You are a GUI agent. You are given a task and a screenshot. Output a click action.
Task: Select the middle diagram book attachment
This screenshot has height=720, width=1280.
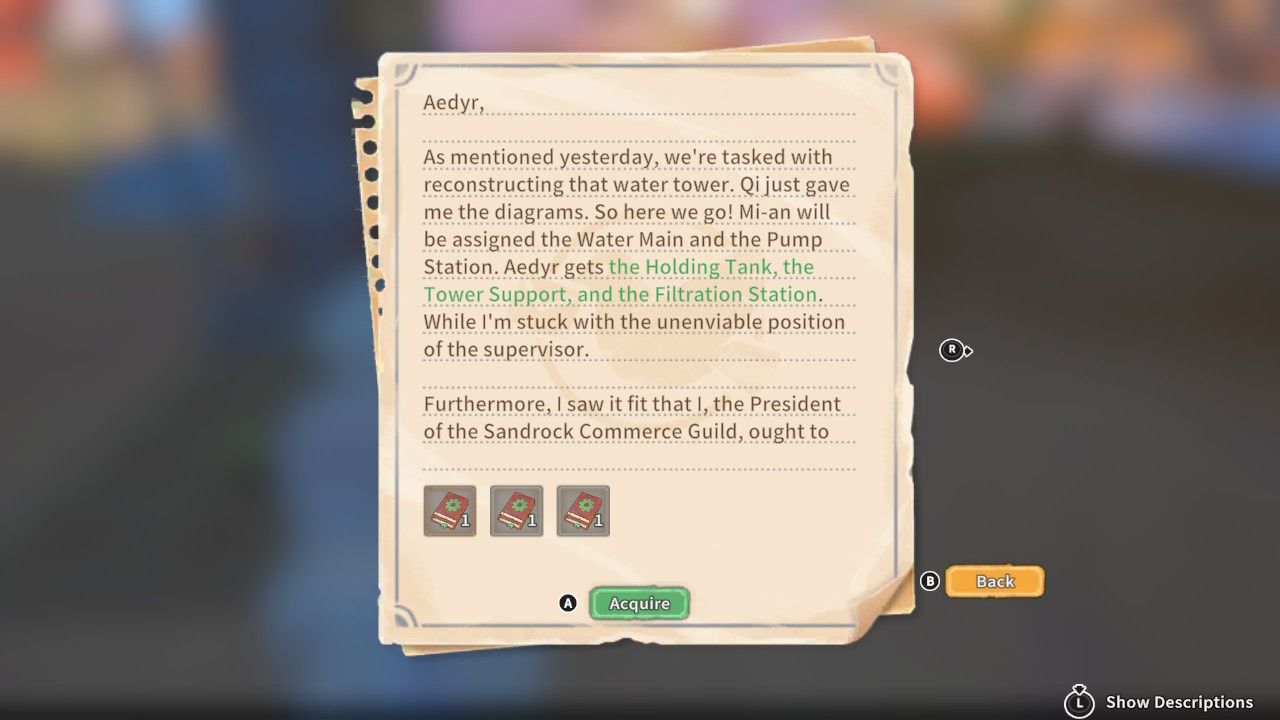(x=516, y=510)
